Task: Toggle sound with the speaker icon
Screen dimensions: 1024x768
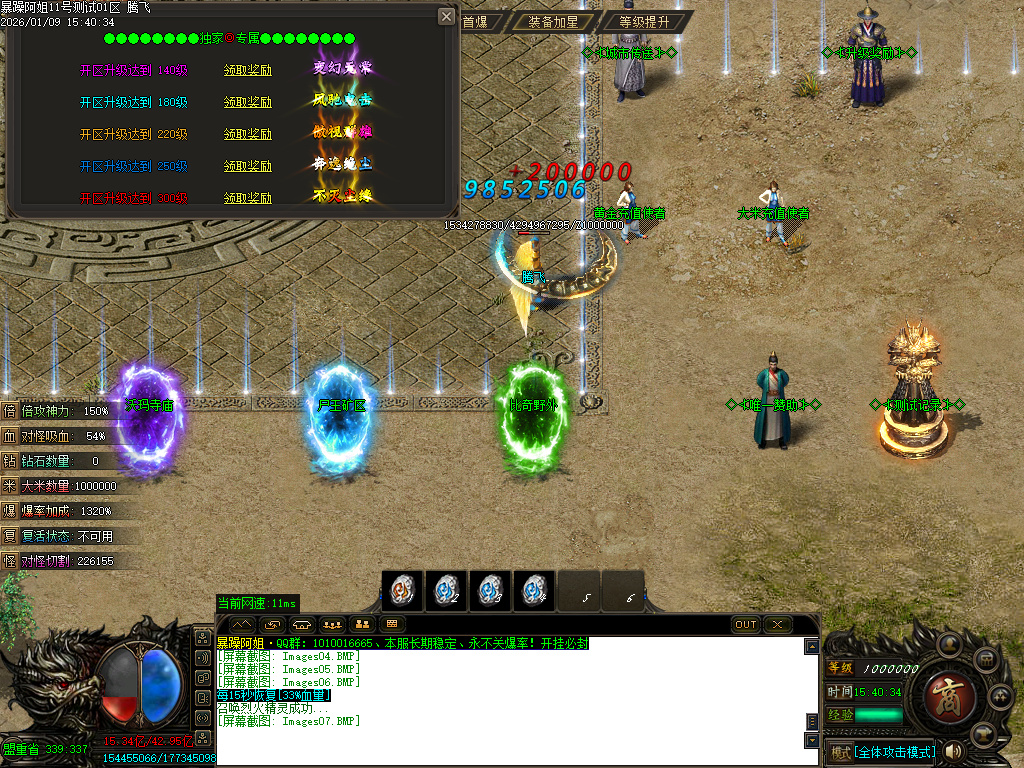Action: tap(953, 751)
